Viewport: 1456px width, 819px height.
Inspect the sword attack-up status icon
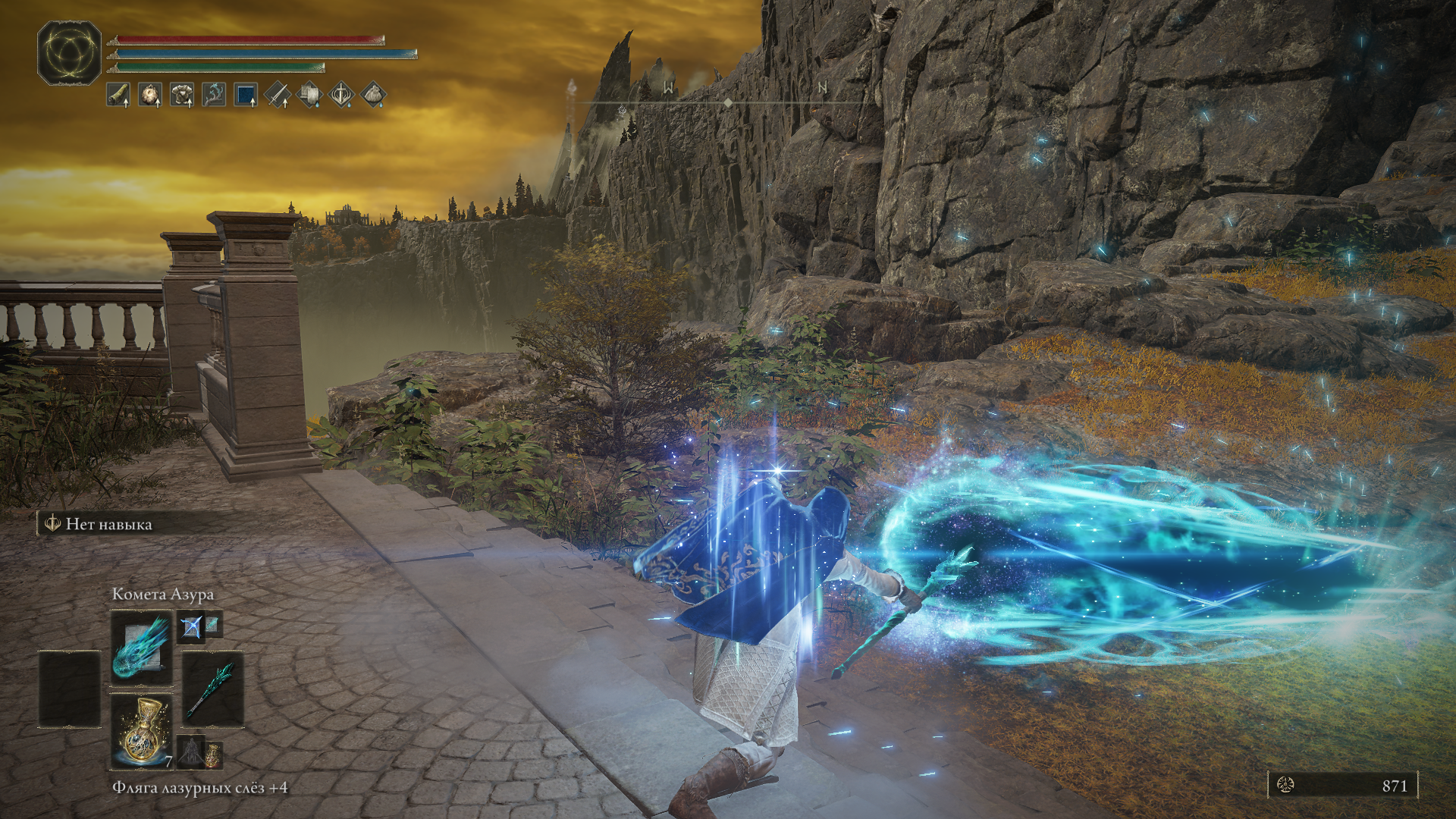pos(278,95)
